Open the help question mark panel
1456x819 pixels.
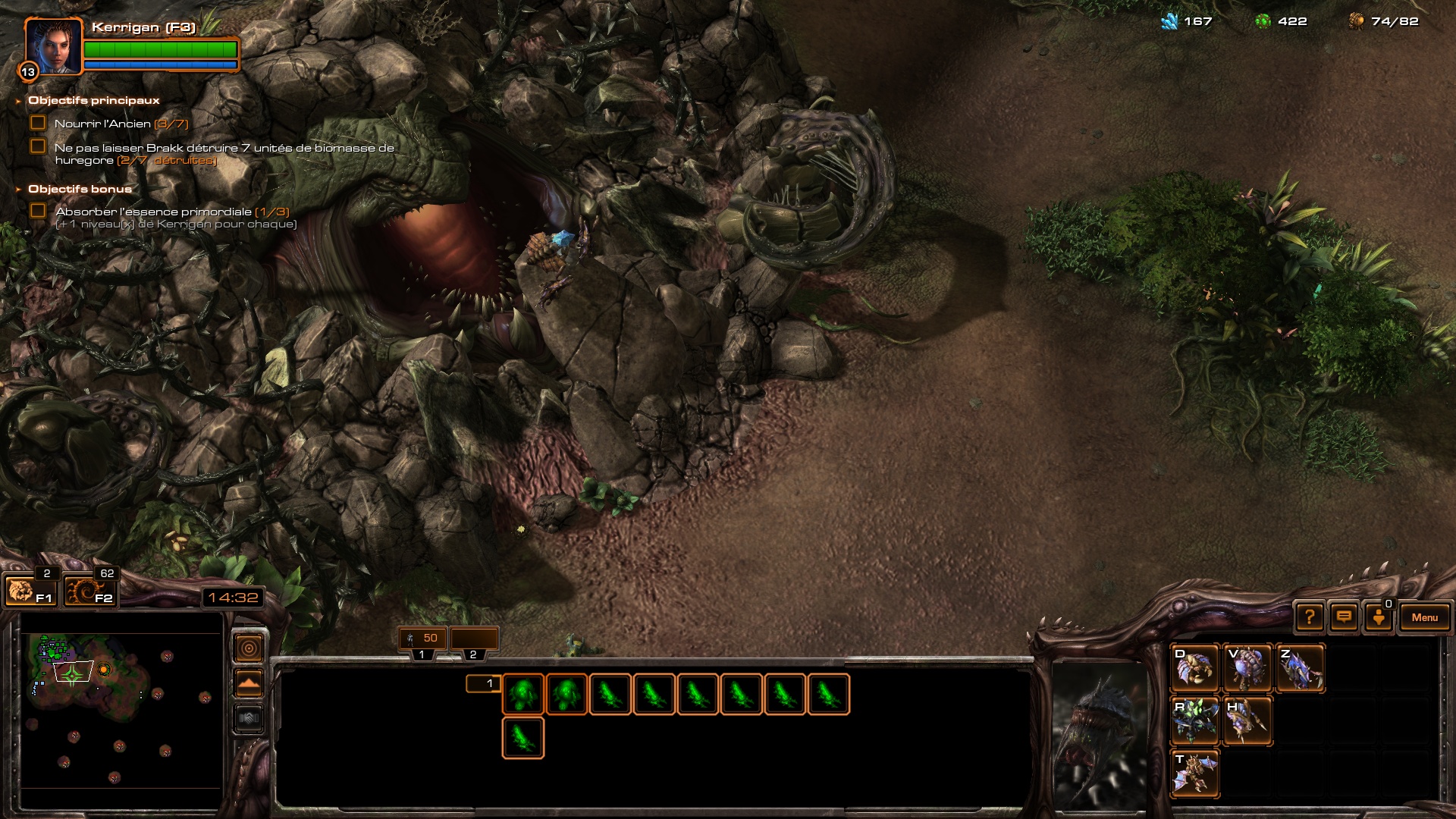click(x=1310, y=617)
